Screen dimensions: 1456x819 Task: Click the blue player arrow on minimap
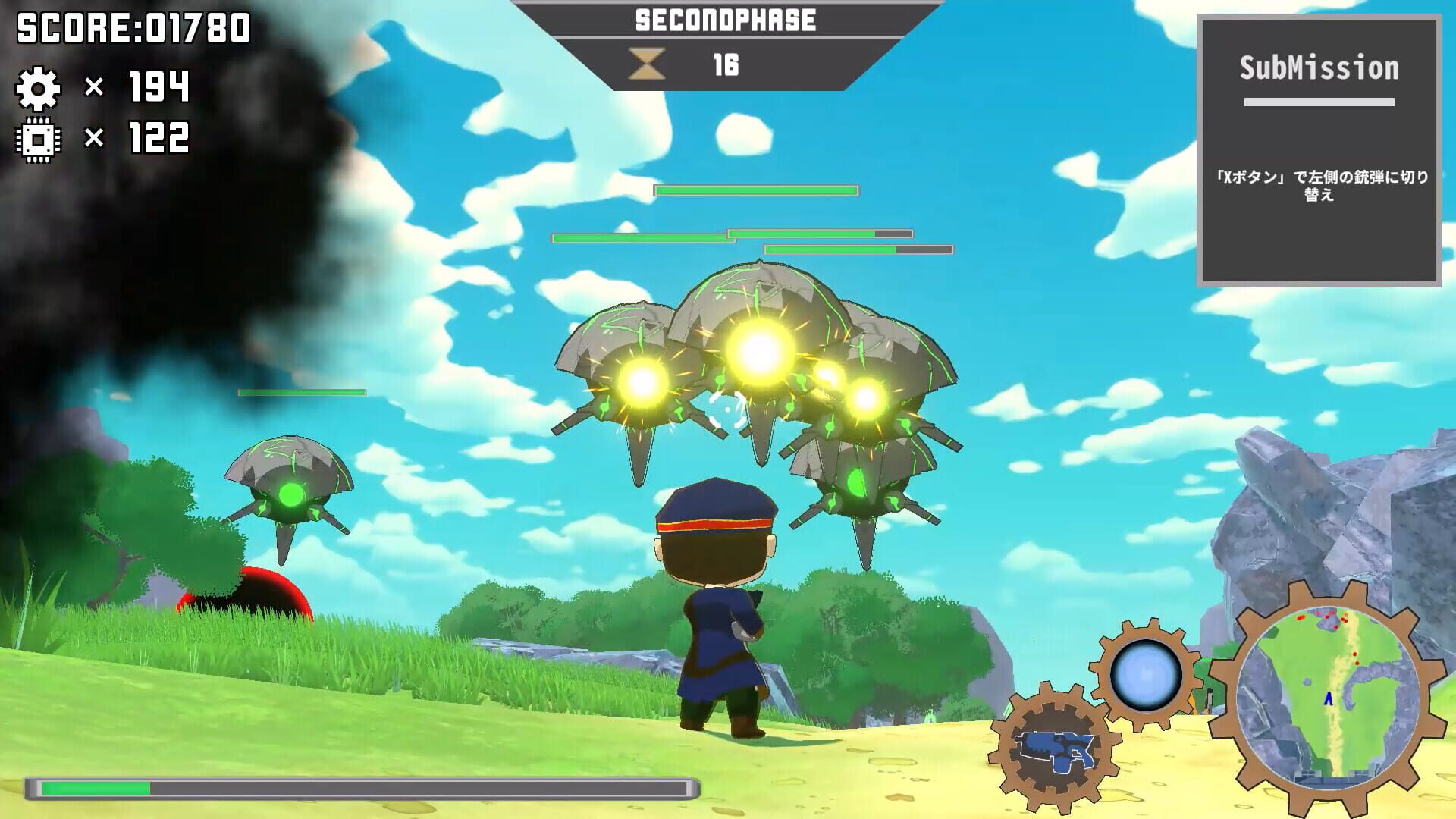click(1328, 699)
